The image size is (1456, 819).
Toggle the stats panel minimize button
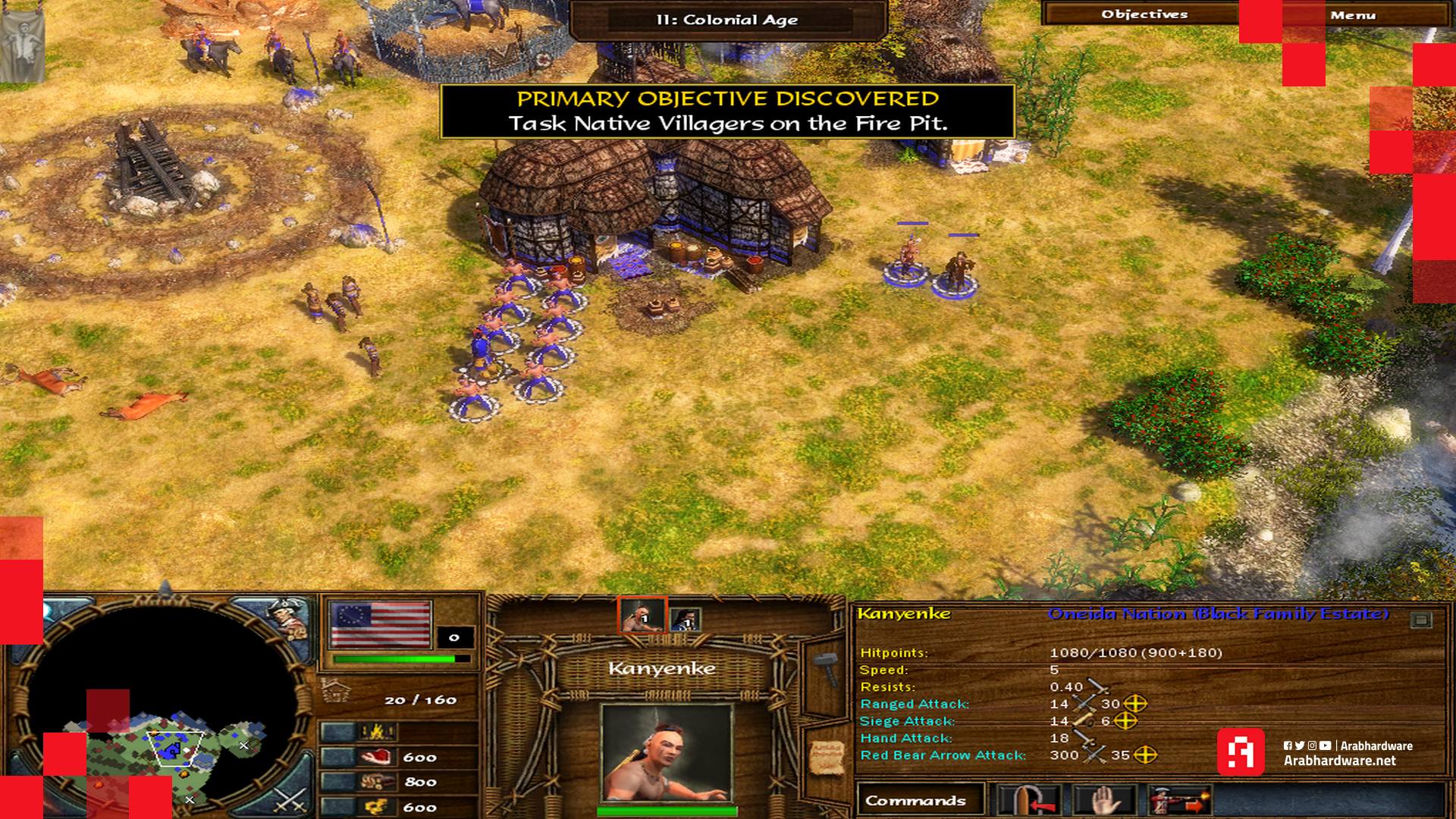click(1420, 620)
